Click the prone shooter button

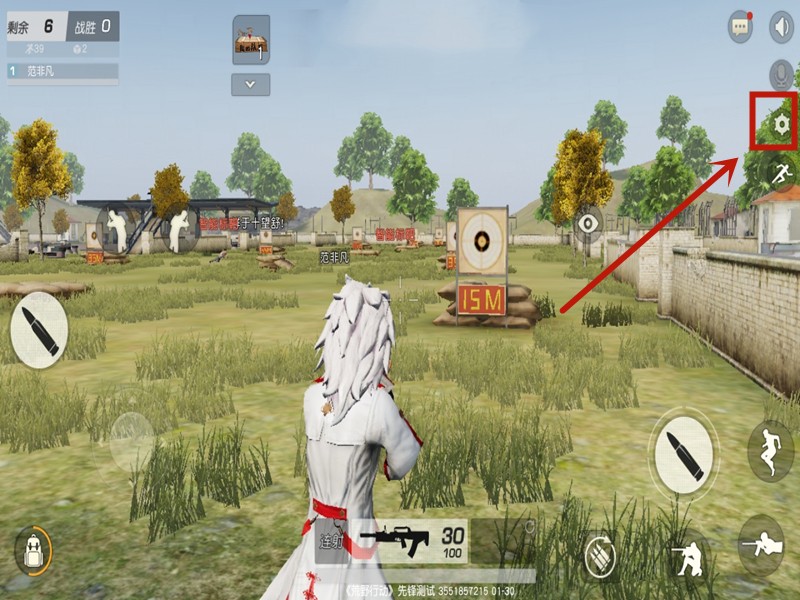(761, 545)
